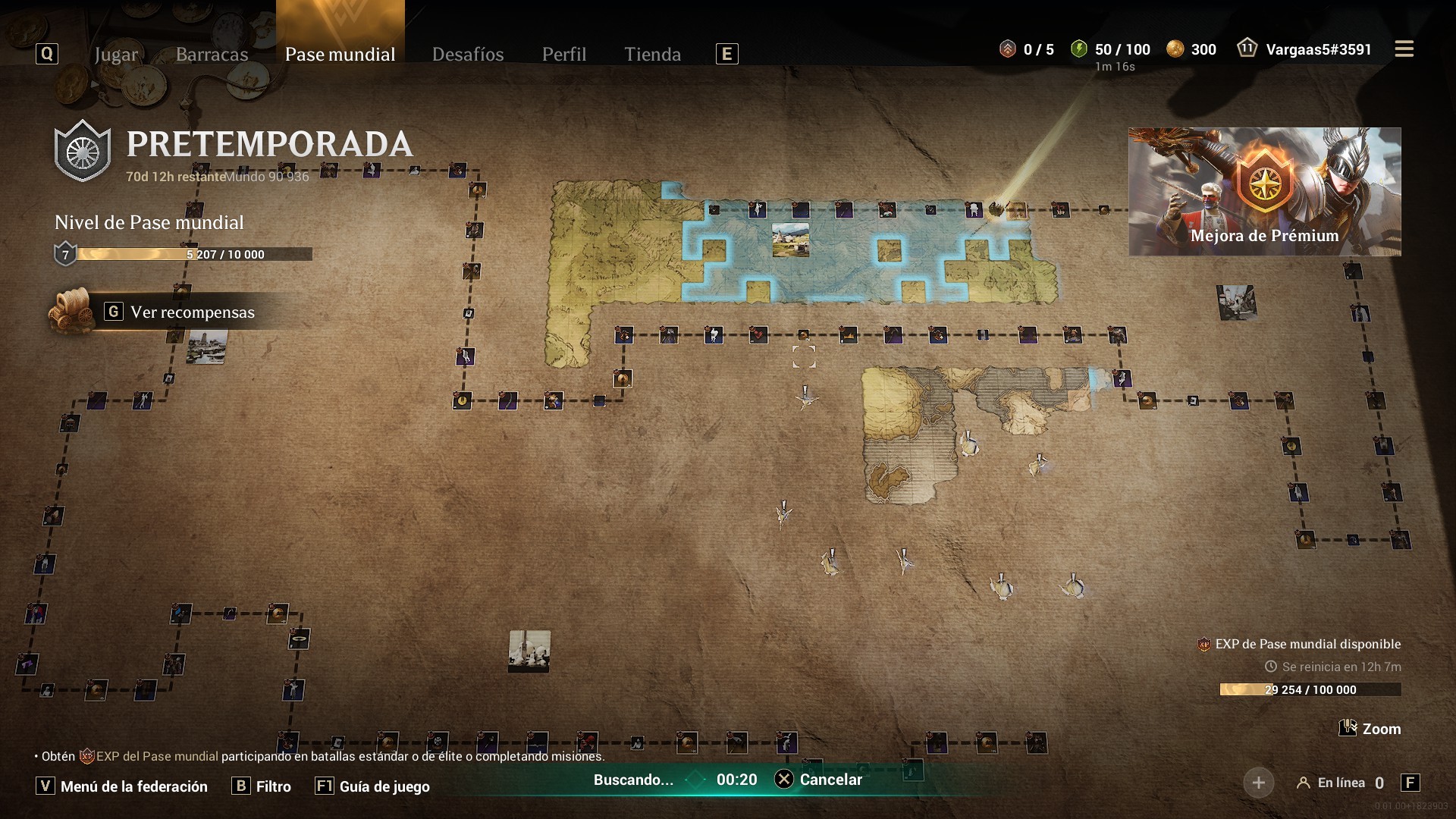The image size is (1456, 819).
Task: Activate the map Zoom control
Action: point(1370,729)
